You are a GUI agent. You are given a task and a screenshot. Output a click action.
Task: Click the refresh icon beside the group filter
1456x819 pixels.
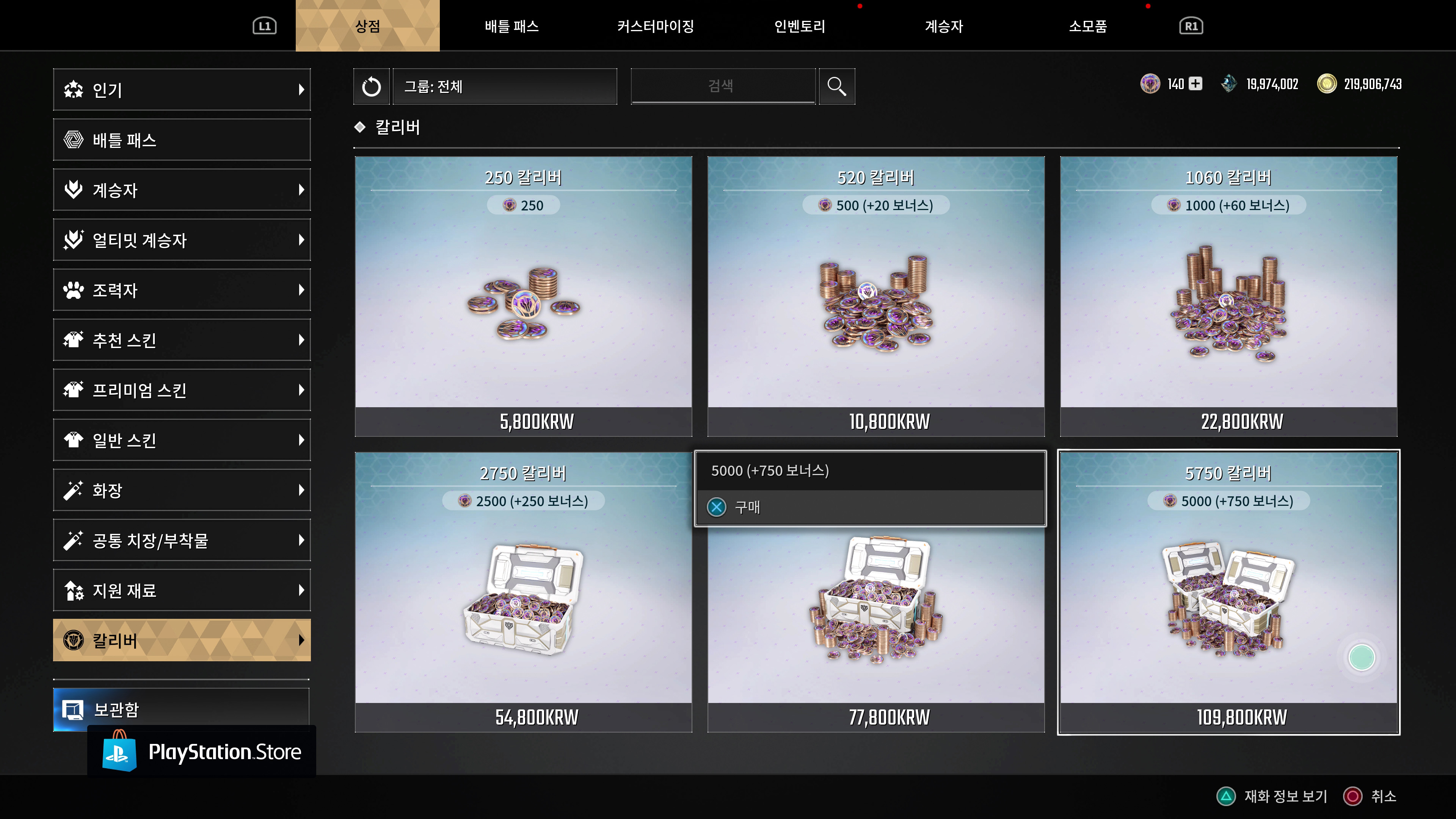pyautogui.click(x=371, y=86)
